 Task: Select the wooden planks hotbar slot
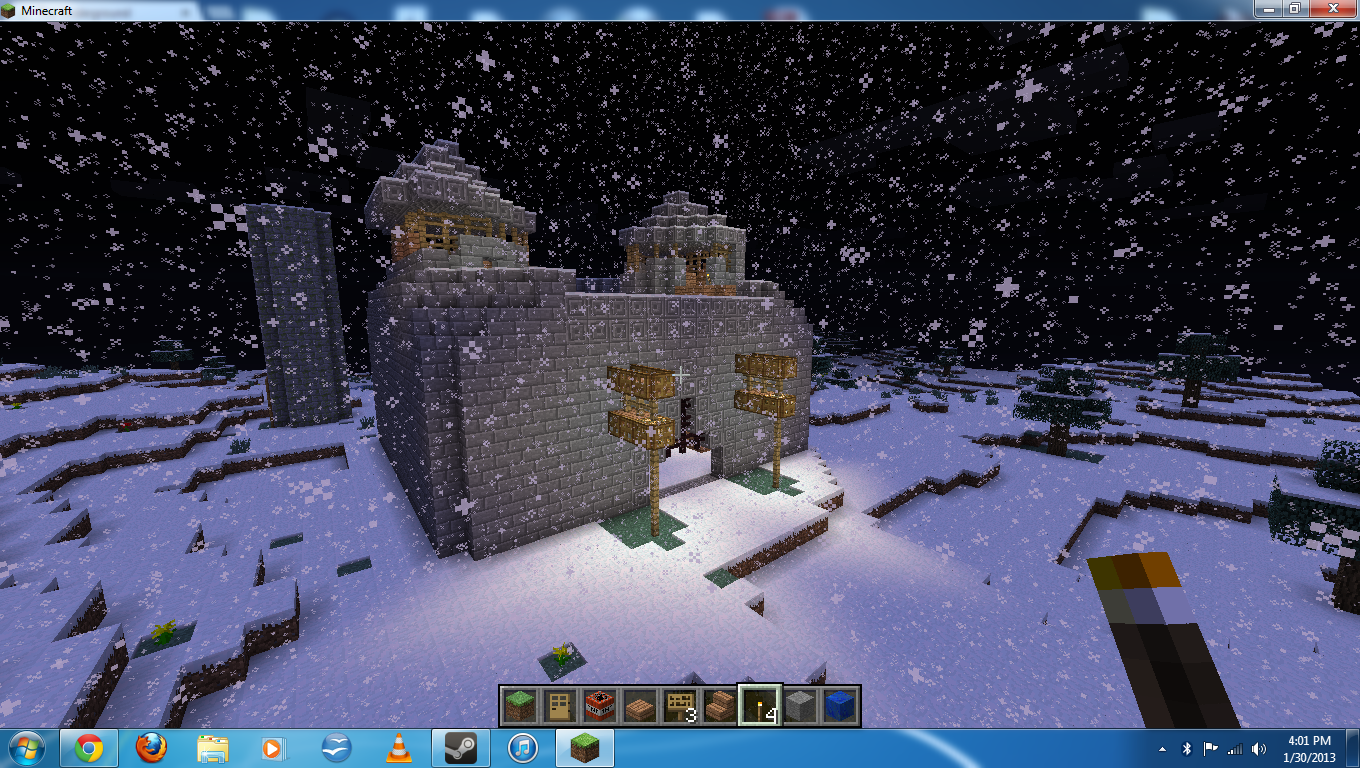coord(639,705)
